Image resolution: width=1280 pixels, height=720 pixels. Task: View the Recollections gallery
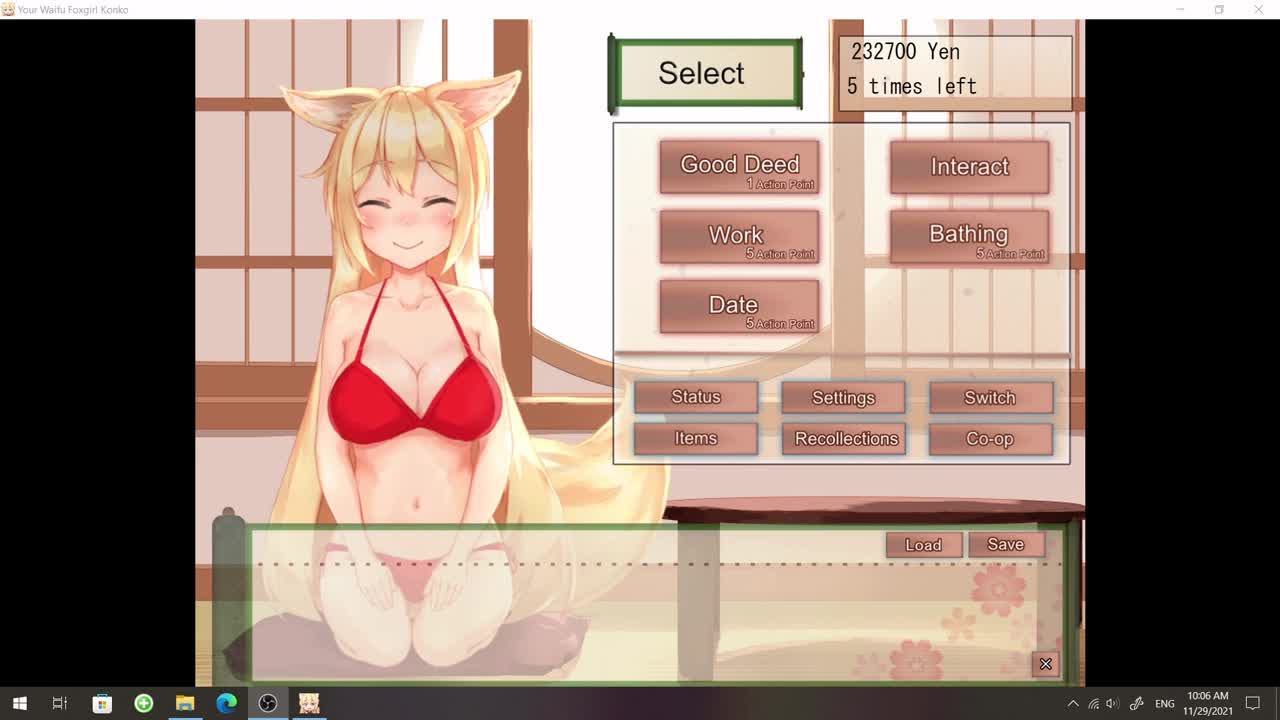[x=846, y=439]
